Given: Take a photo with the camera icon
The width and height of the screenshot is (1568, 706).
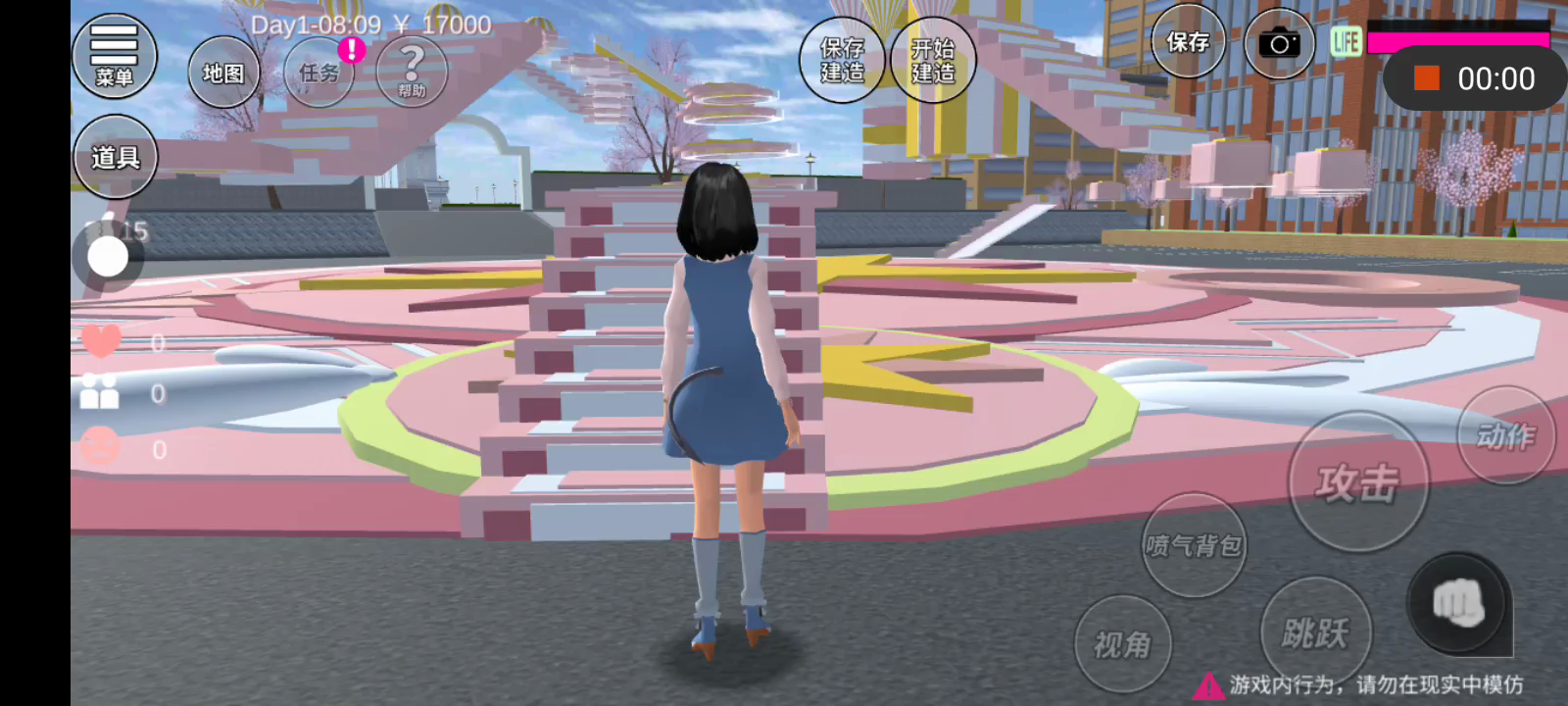Looking at the screenshot, I should pos(1279,43).
